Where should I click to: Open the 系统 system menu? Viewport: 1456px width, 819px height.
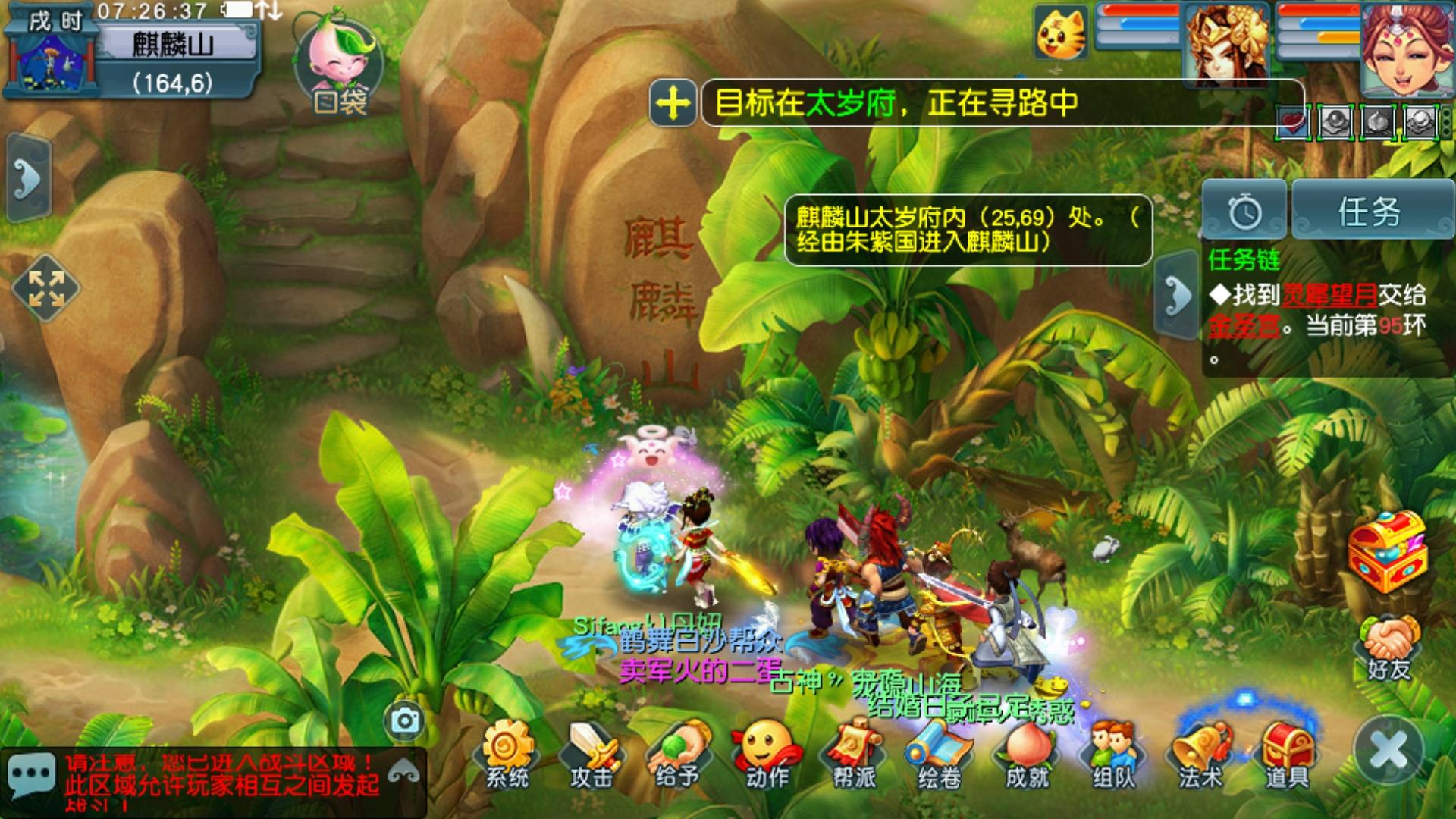pyautogui.click(x=507, y=754)
